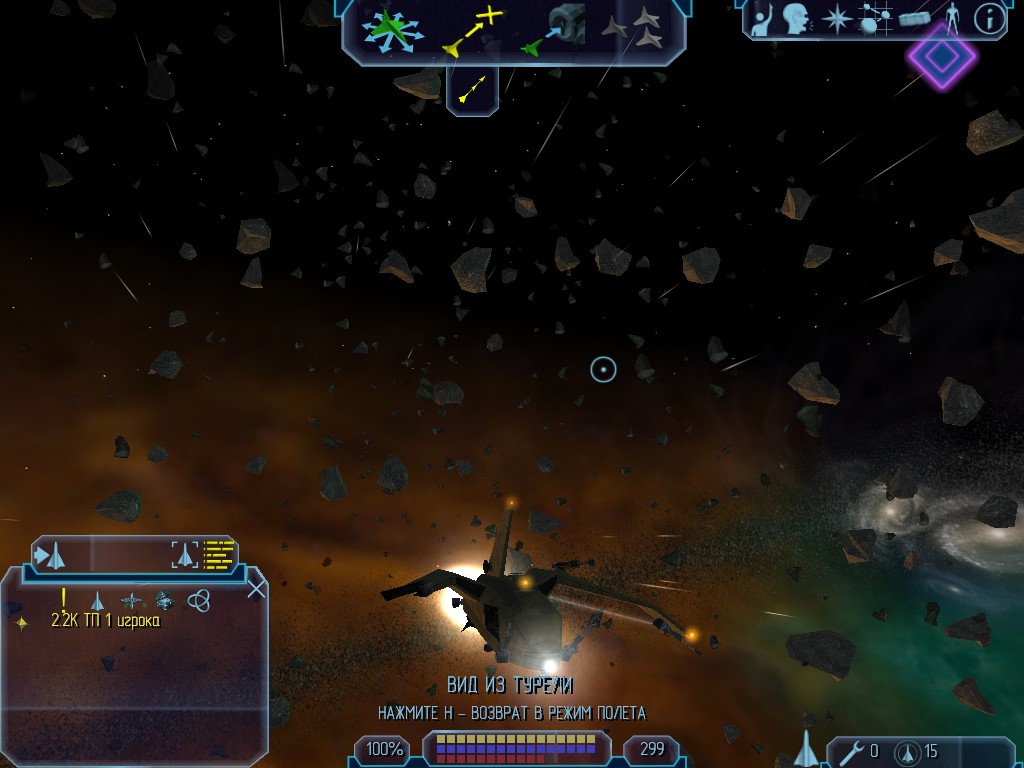This screenshot has width=1024, height=768.
Task: Open the information 'i' button
Action: pyautogui.click(x=988, y=19)
